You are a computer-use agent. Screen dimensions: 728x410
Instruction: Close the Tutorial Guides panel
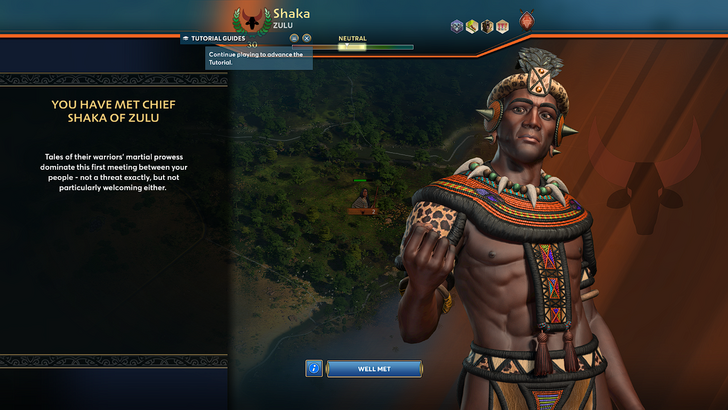click(x=307, y=38)
